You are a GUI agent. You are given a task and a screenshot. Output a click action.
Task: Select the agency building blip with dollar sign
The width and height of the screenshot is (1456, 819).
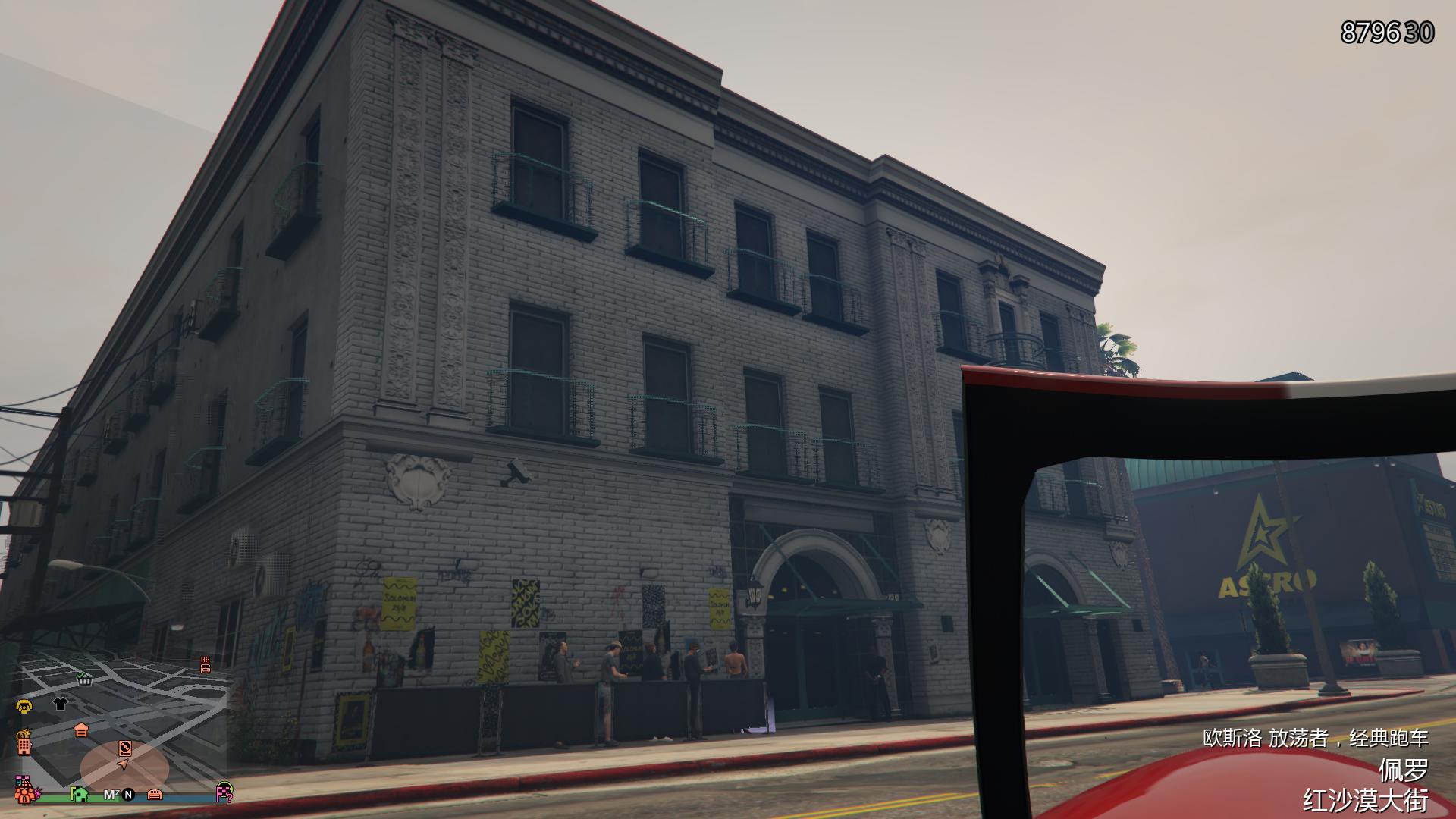pyautogui.click(x=24, y=742)
